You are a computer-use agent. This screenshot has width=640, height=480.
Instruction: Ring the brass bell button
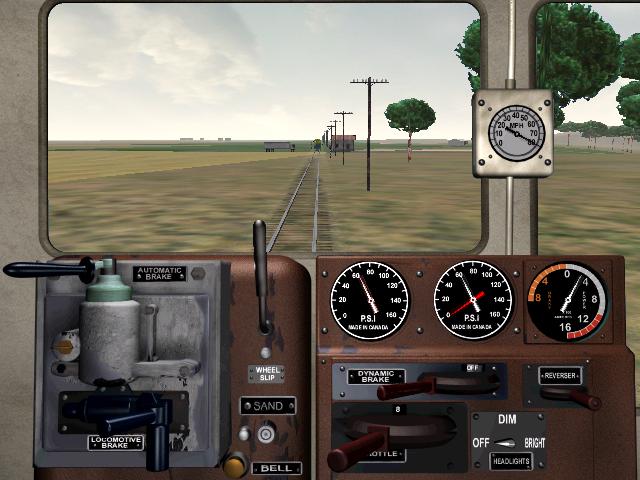click(x=236, y=464)
